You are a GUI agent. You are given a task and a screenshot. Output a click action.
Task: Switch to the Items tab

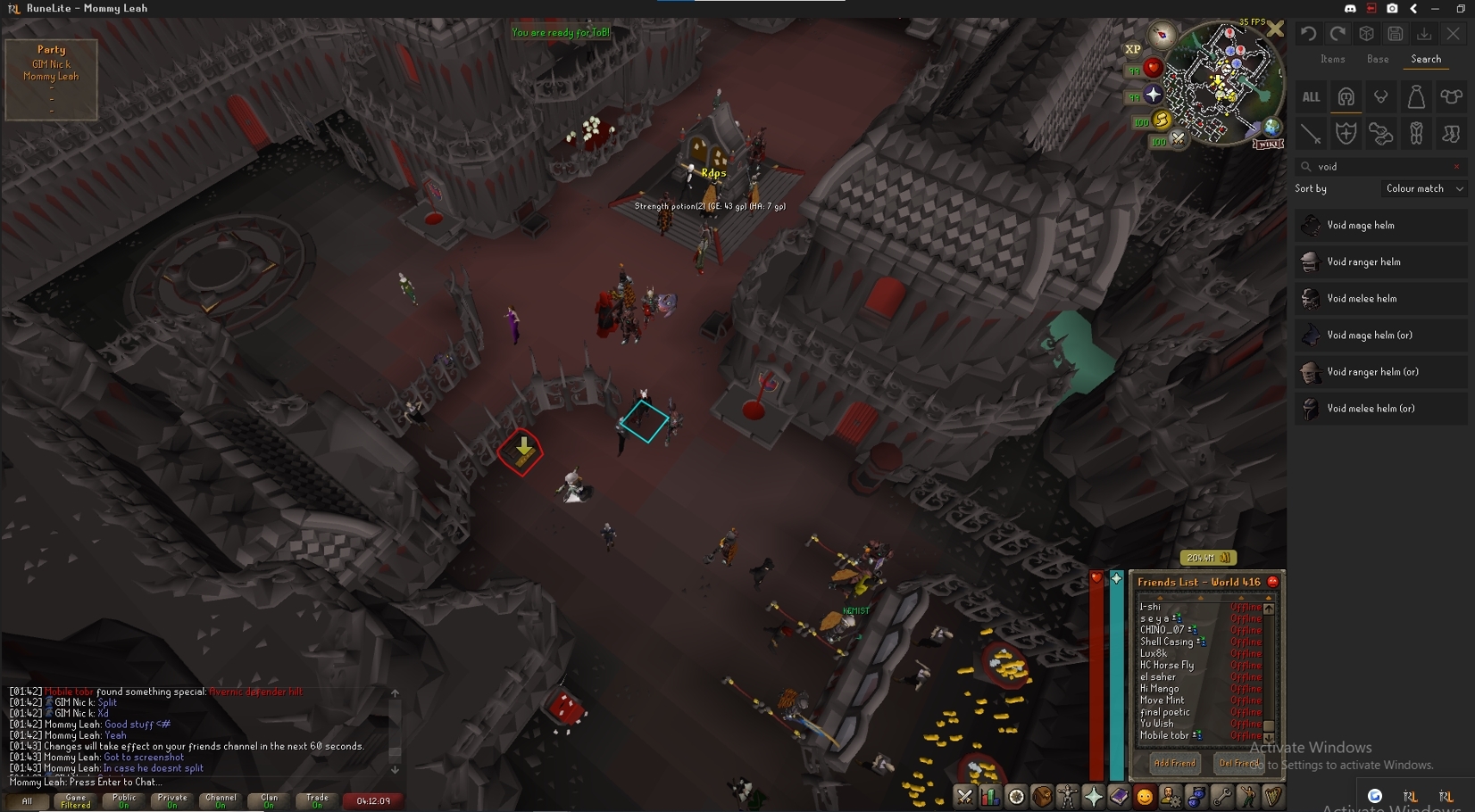(1332, 59)
